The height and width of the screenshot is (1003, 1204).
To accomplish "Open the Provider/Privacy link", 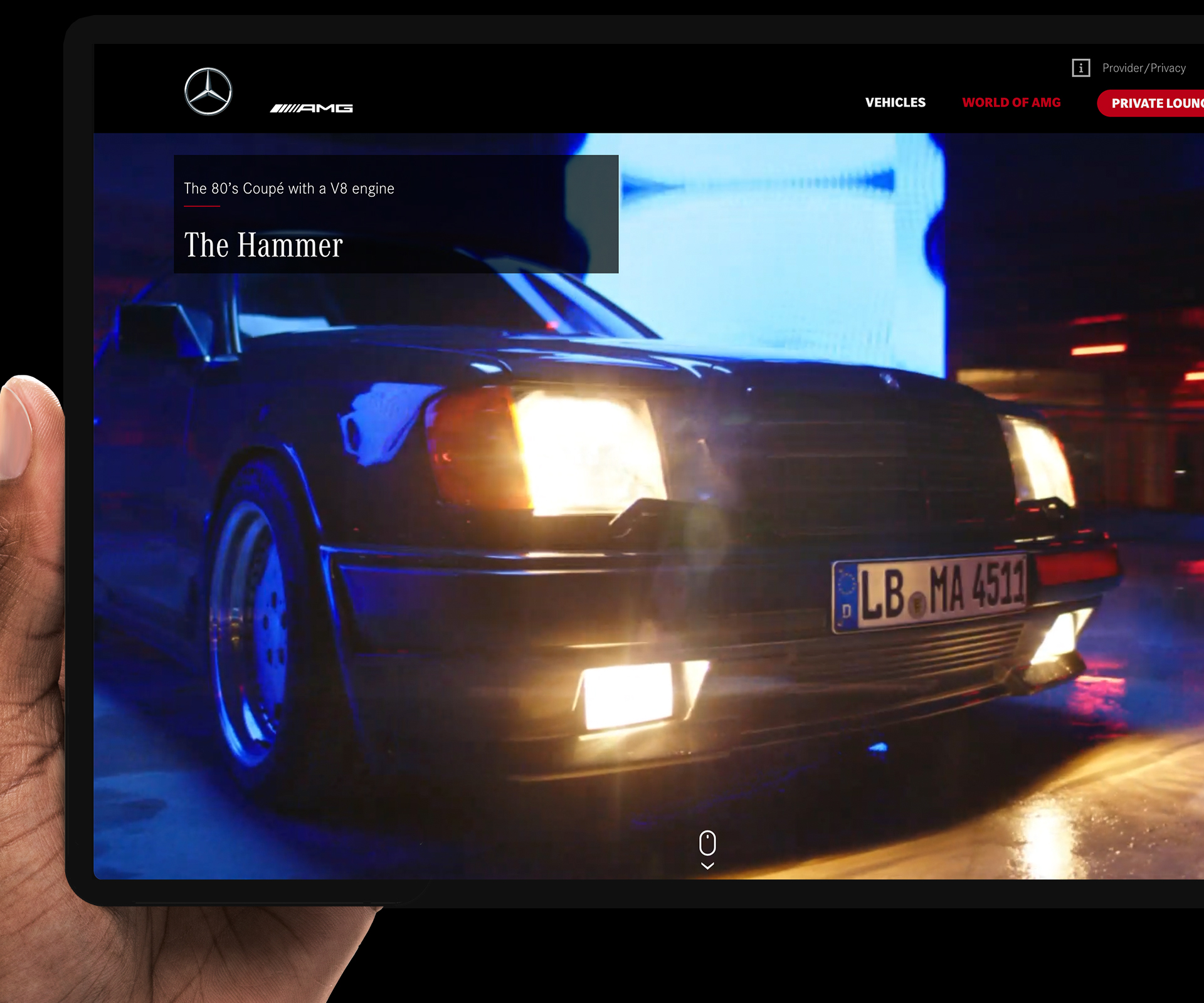I will [1144, 68].
